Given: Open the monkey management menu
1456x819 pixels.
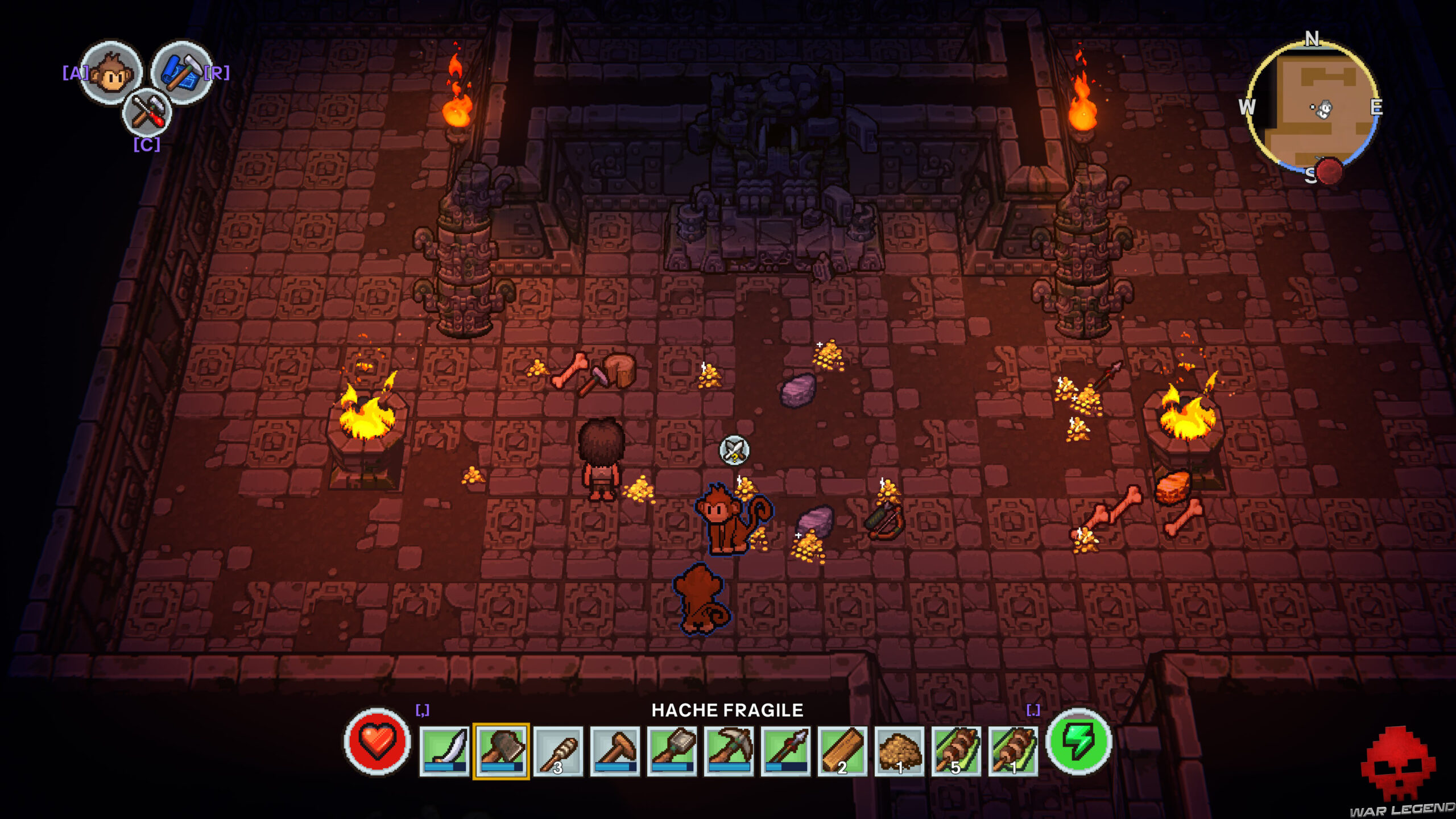Looking at the screenshot, I should tap(111, 72).
